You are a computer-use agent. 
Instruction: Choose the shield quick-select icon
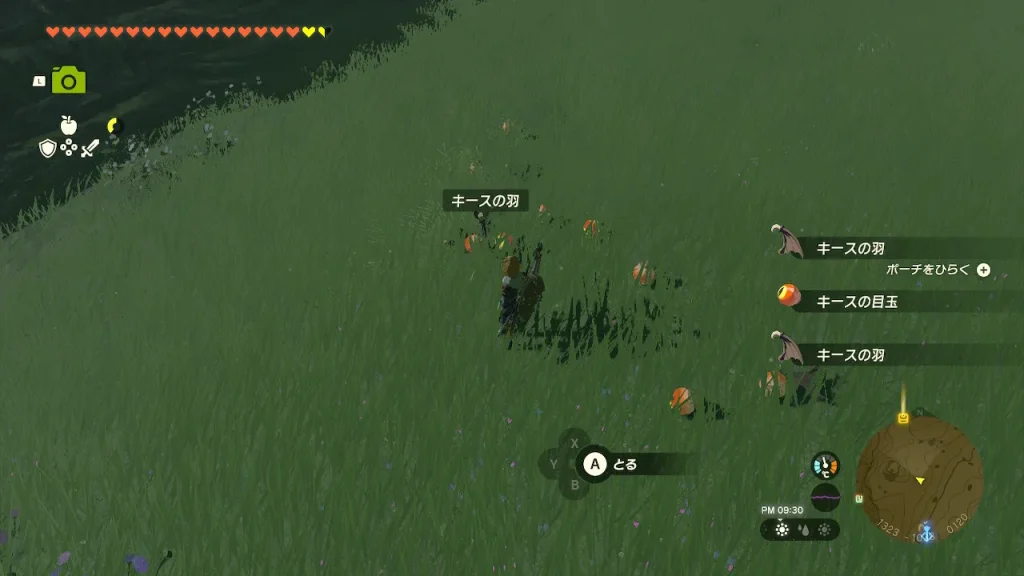coord(47,148)
